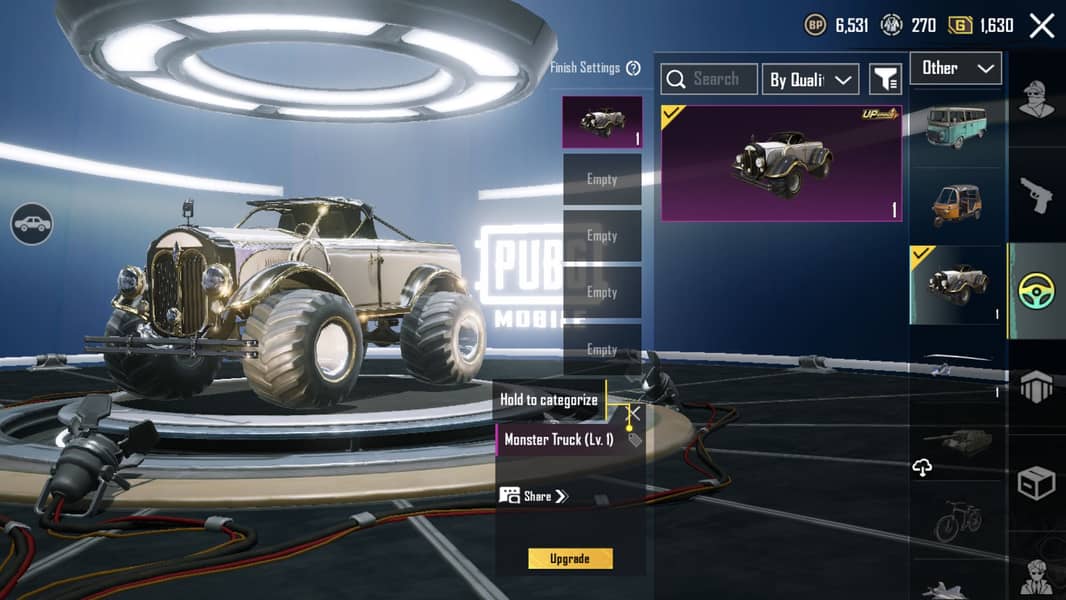The image size is (1066, 600).
Task: Show the Finish Settings help tooltip
Action: [633, 68]
